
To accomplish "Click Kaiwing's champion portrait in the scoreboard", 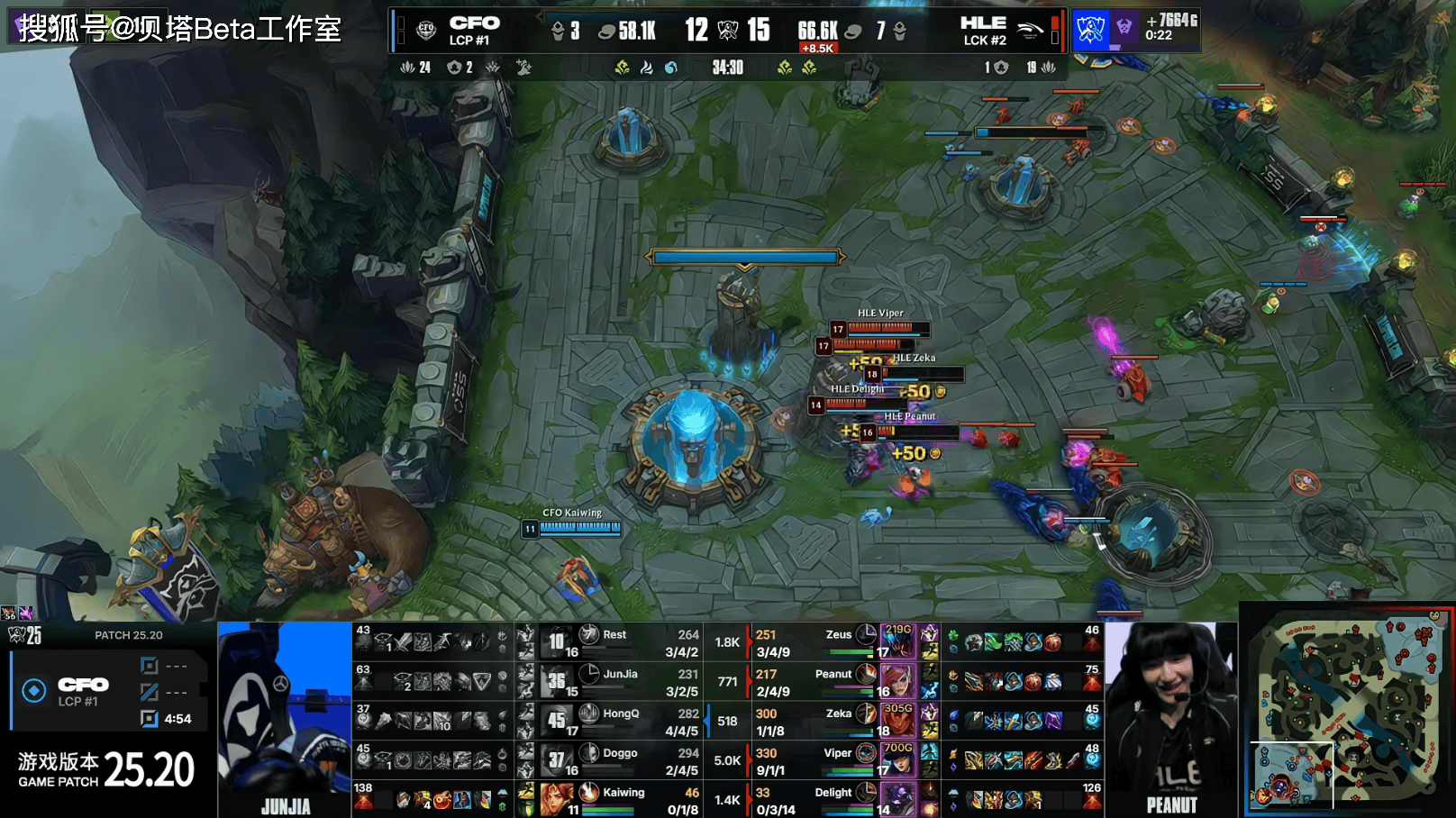I will click(557, 798).
